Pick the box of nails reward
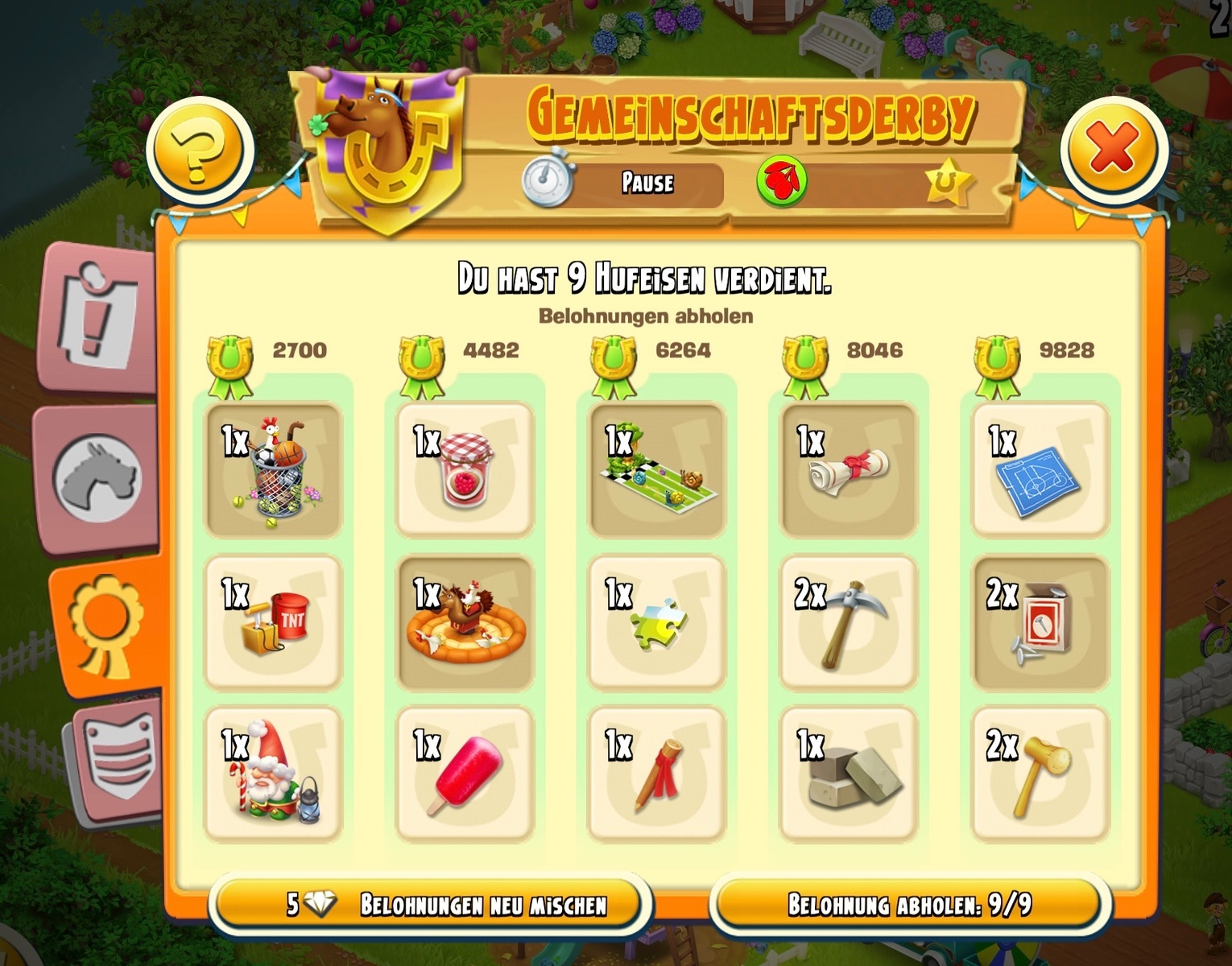The image size is (1232, 966). point(1040,623)
